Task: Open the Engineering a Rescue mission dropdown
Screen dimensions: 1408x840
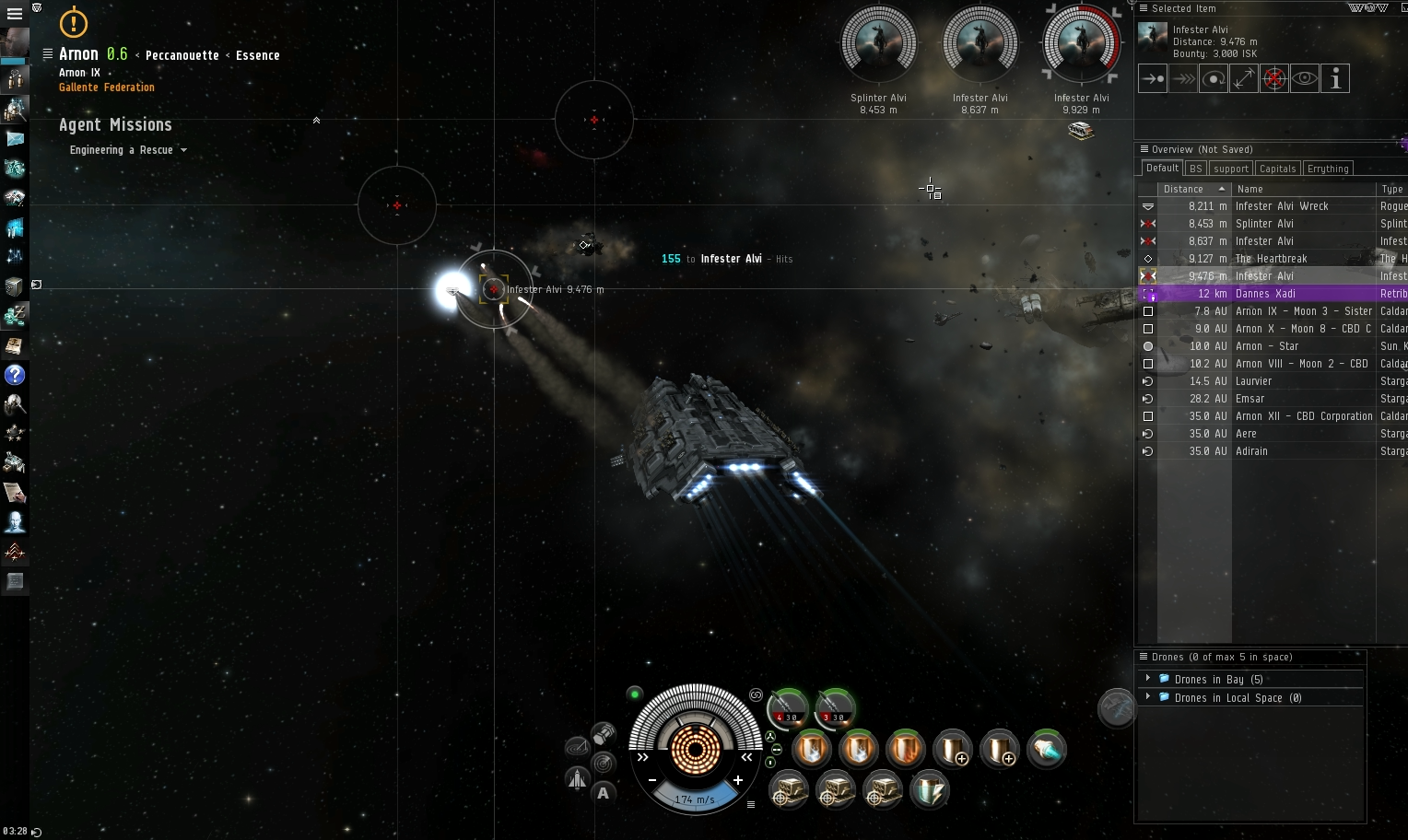Action: [x=182, y=150]
